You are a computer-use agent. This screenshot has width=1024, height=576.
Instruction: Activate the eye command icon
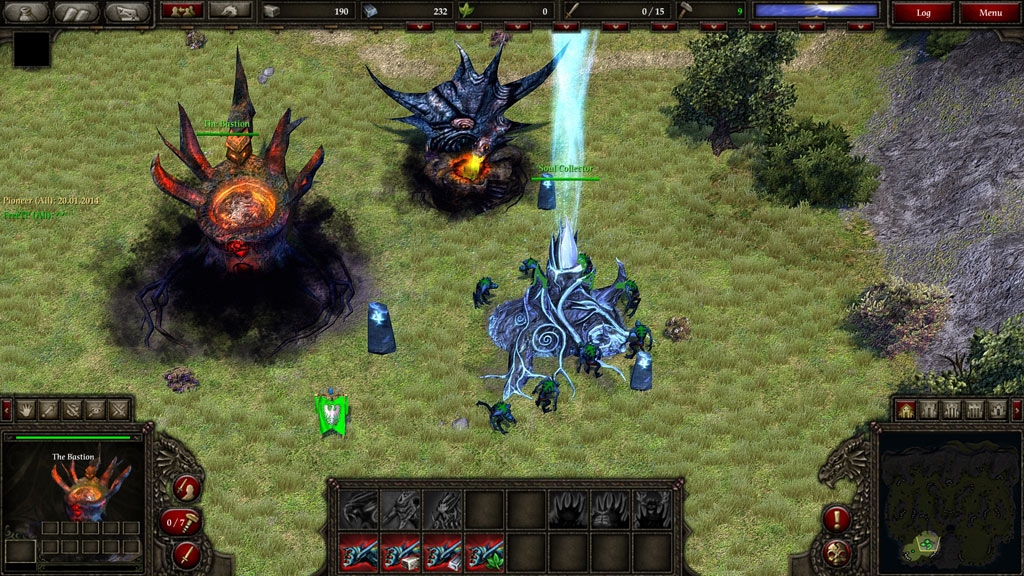pos(96,409)
